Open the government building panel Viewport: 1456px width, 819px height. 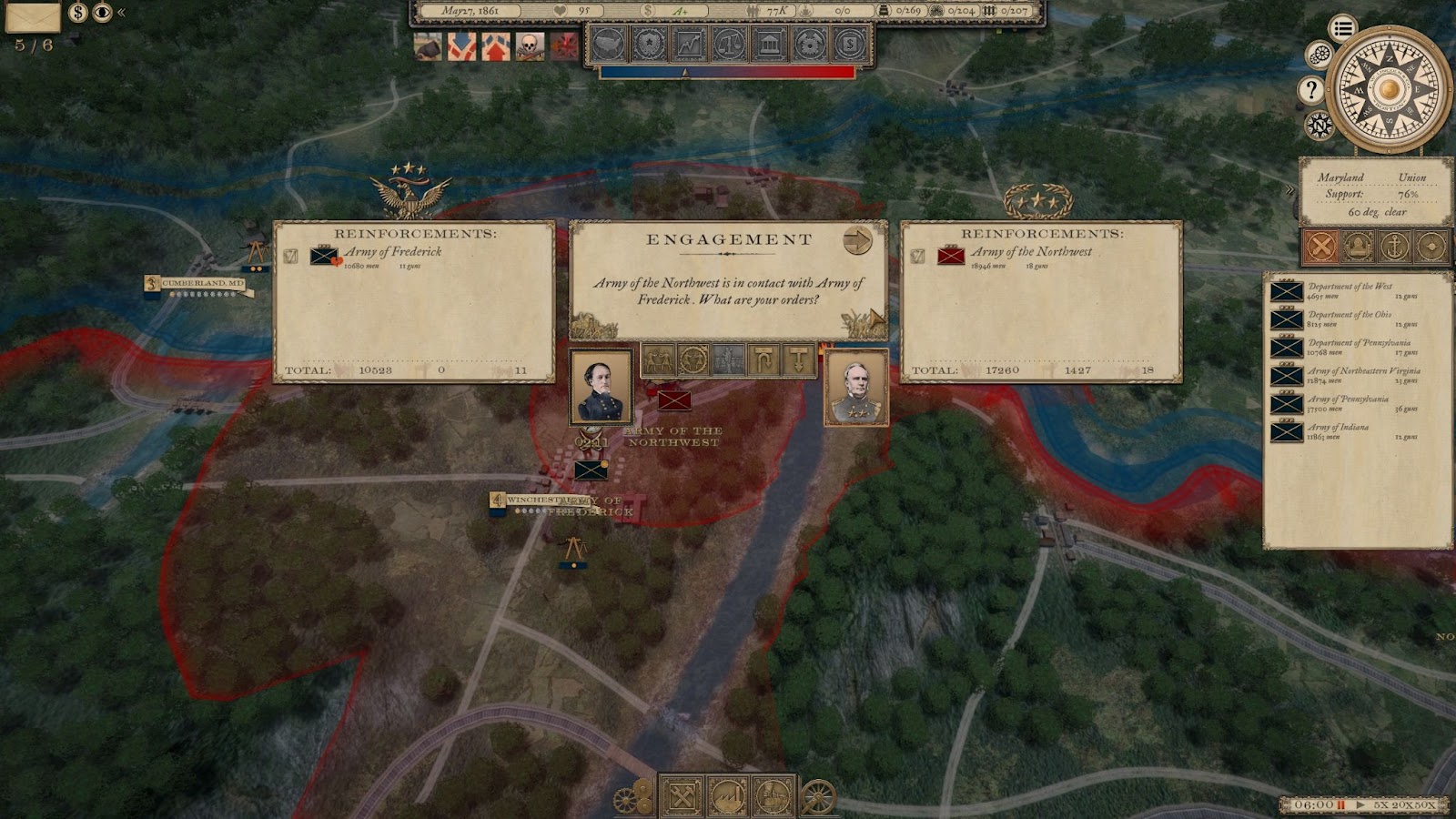pos(768,44)
